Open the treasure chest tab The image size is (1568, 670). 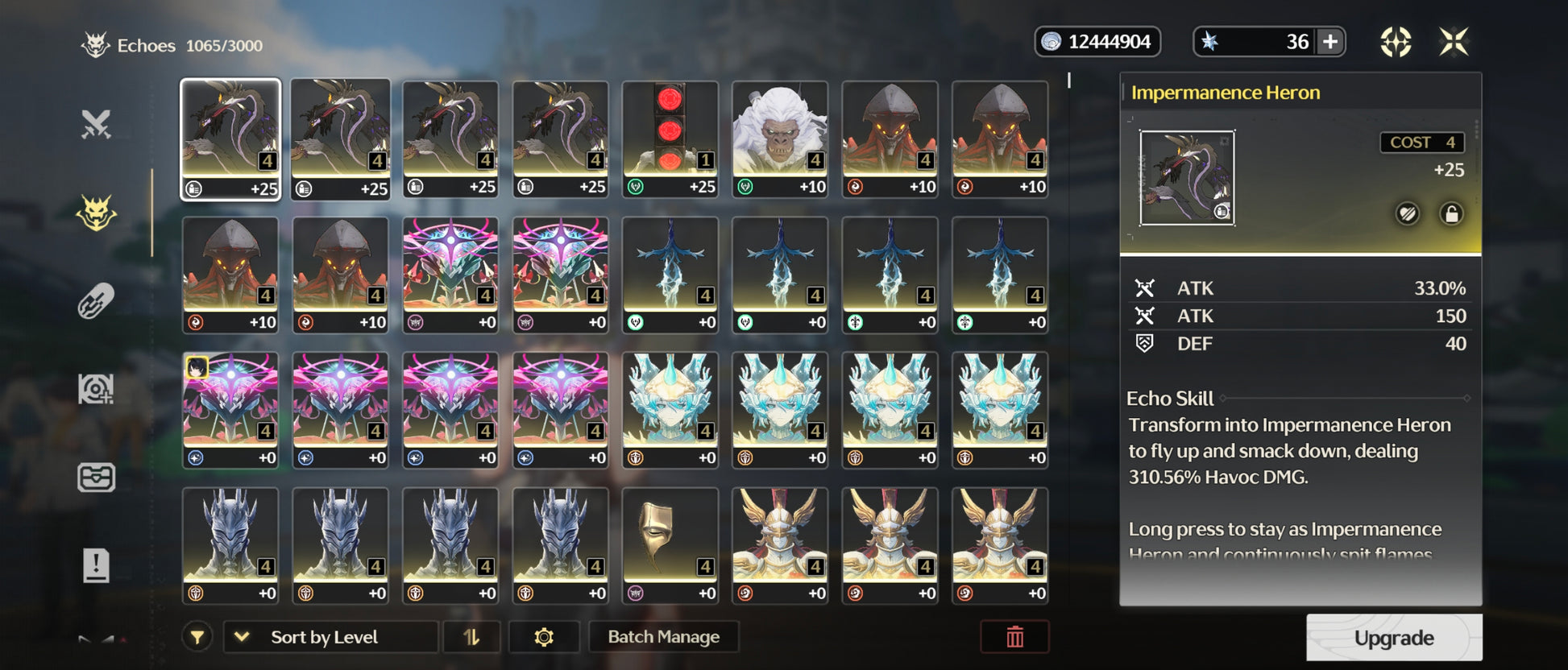point(96,477)
